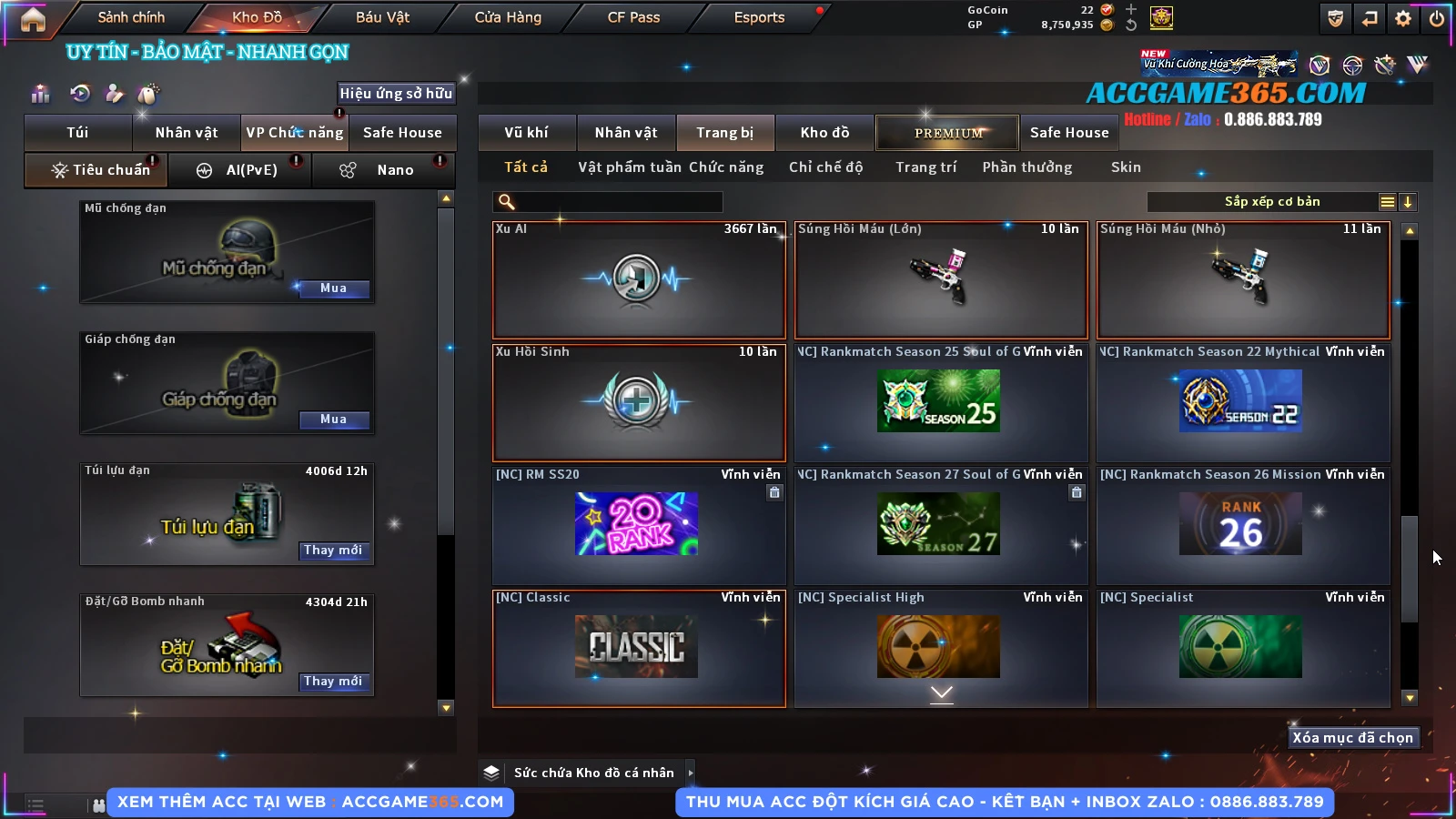Switch to Vũ khí inventory tab
The height and width of the screenshot is (819, 1456).
coord(526,133)
